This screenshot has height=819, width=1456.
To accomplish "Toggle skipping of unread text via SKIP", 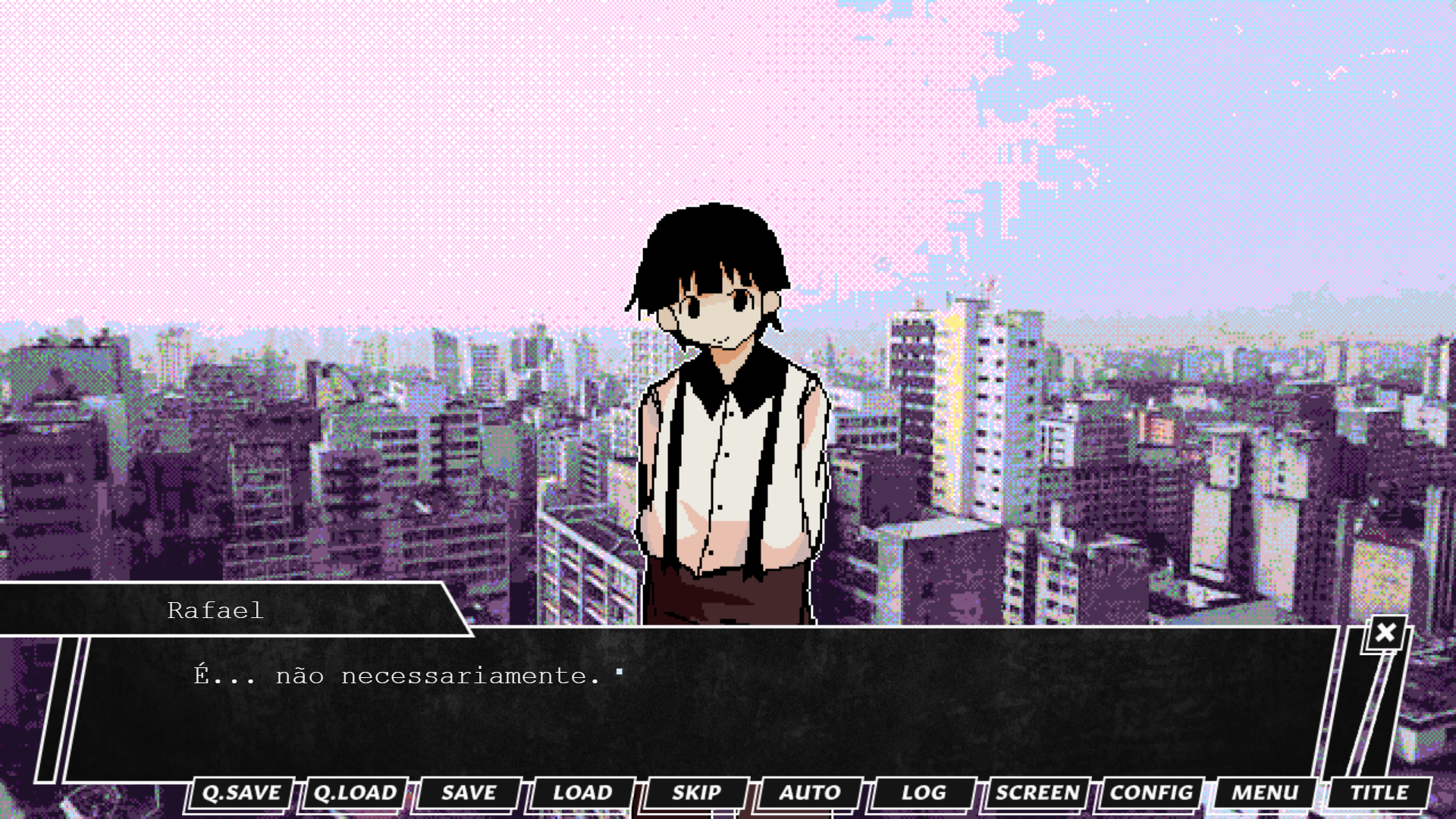I will pyautogui.click(x=695, y=793).
